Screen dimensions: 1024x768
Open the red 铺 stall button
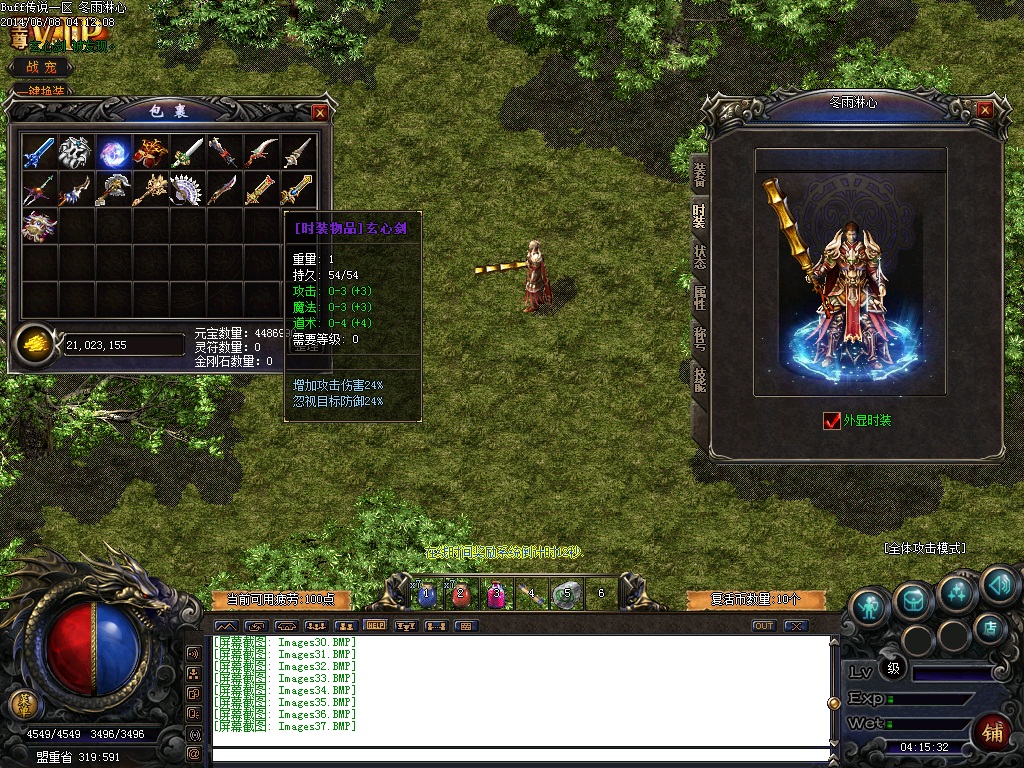coord(991,729)
